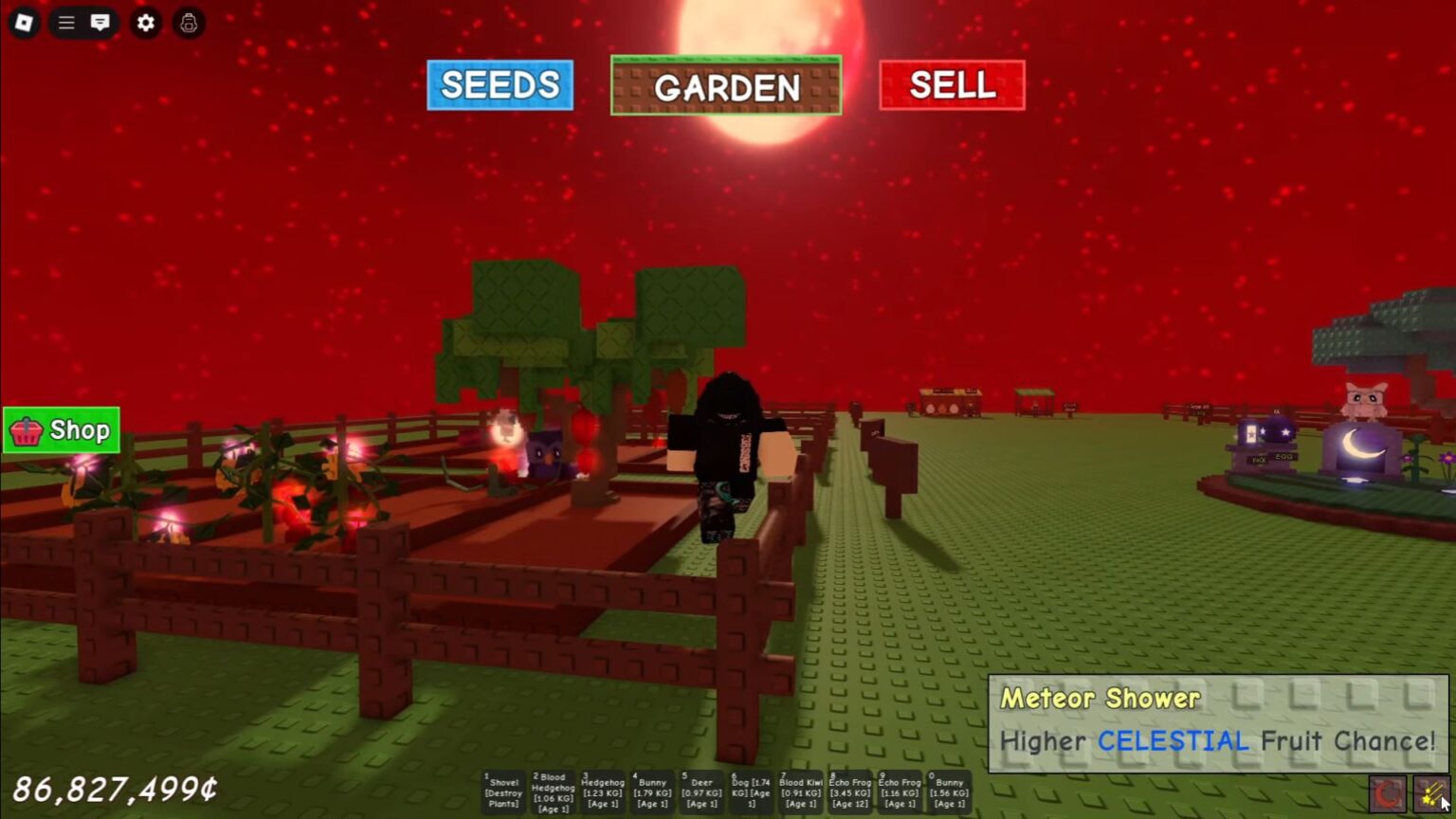This screenshot has height=819, width=1456.
Task: Click the Shop basket icon
Action: [x=27, y=429]
